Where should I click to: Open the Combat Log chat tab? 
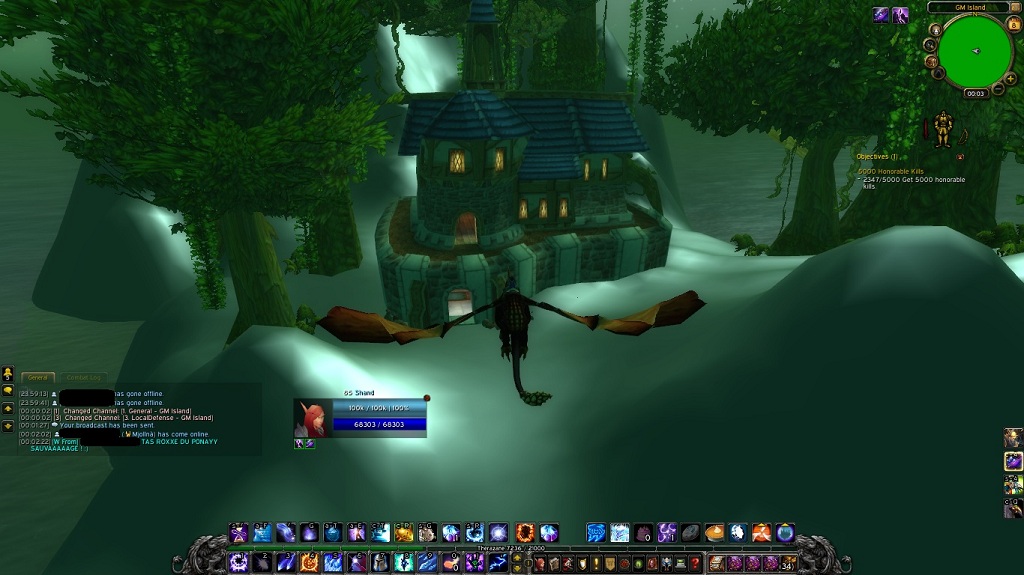tap(83, 377)
